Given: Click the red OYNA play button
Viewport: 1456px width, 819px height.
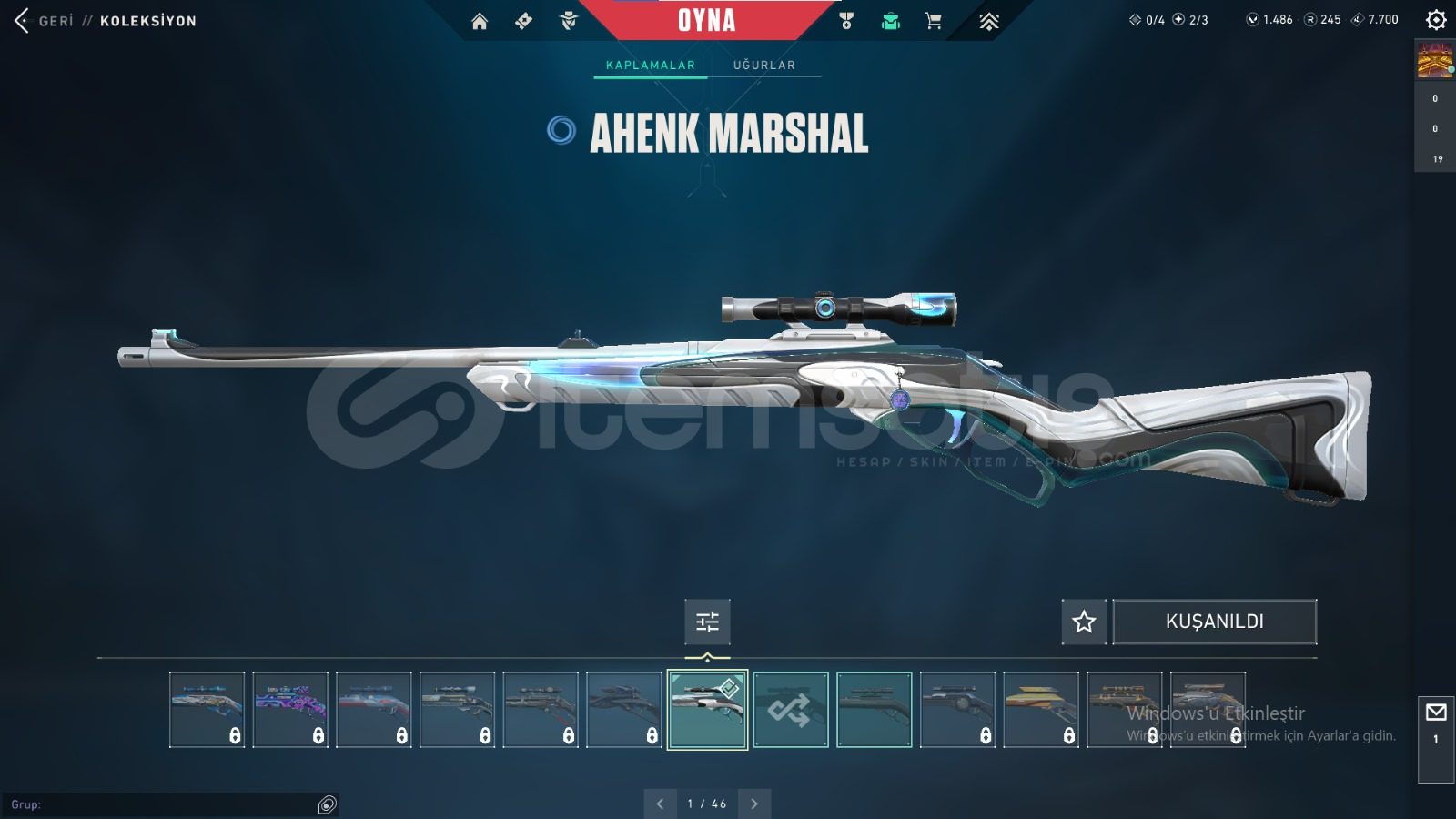Looking at the screenshot, I should point(706,20).
